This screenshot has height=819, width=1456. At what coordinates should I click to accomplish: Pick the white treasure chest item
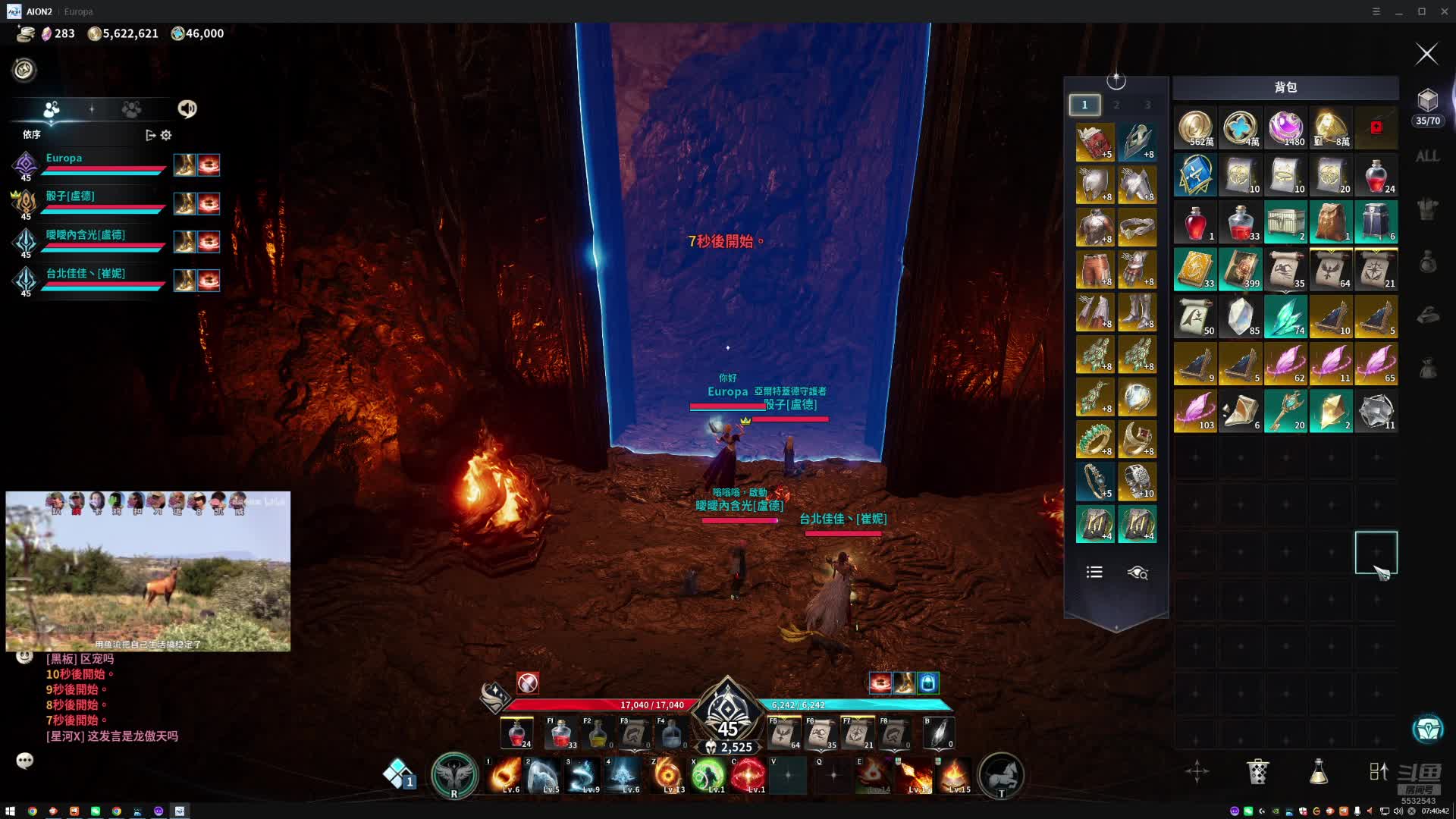(1285, 222)
